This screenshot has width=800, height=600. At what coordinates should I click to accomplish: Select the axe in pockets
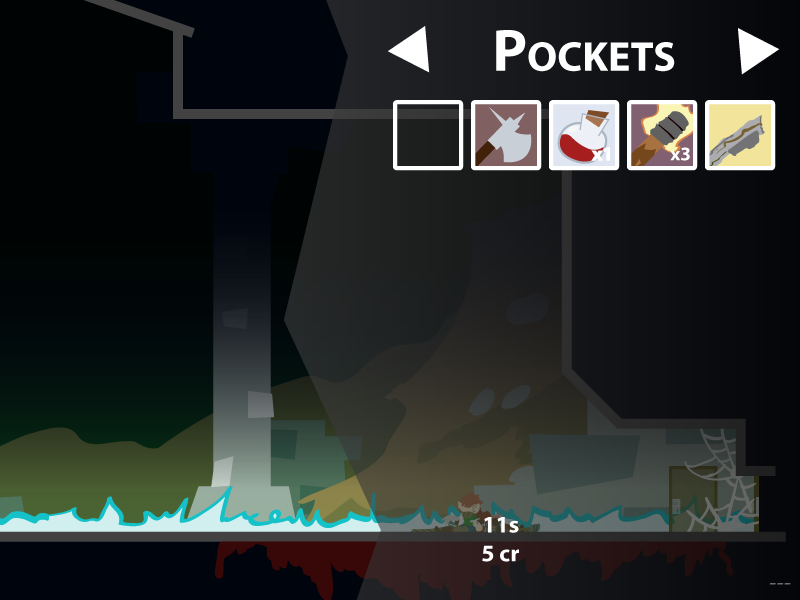[x=506, y=135]
